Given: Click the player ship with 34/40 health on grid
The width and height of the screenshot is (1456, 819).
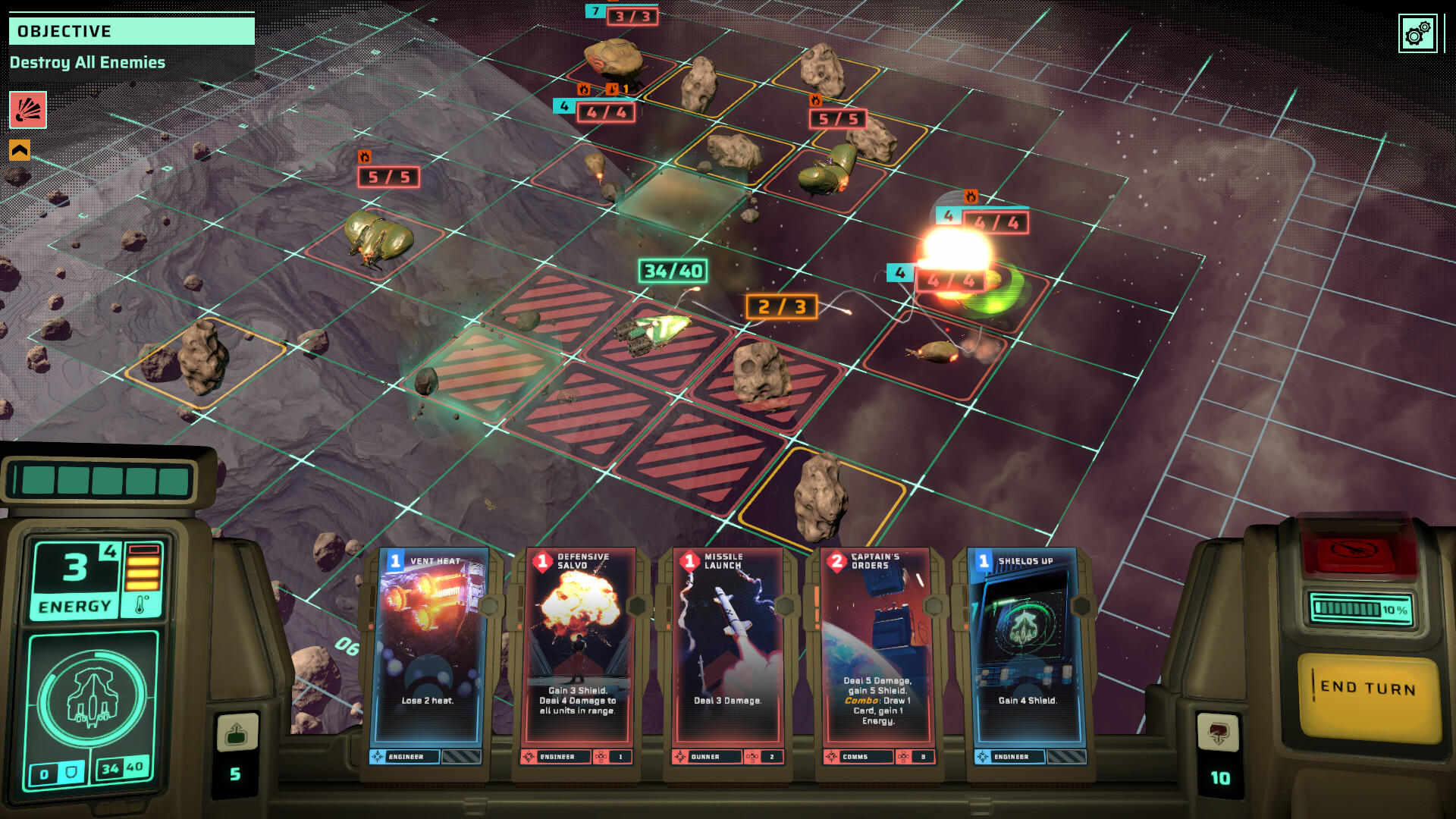Looking at the screenshot, I should 656,334.
